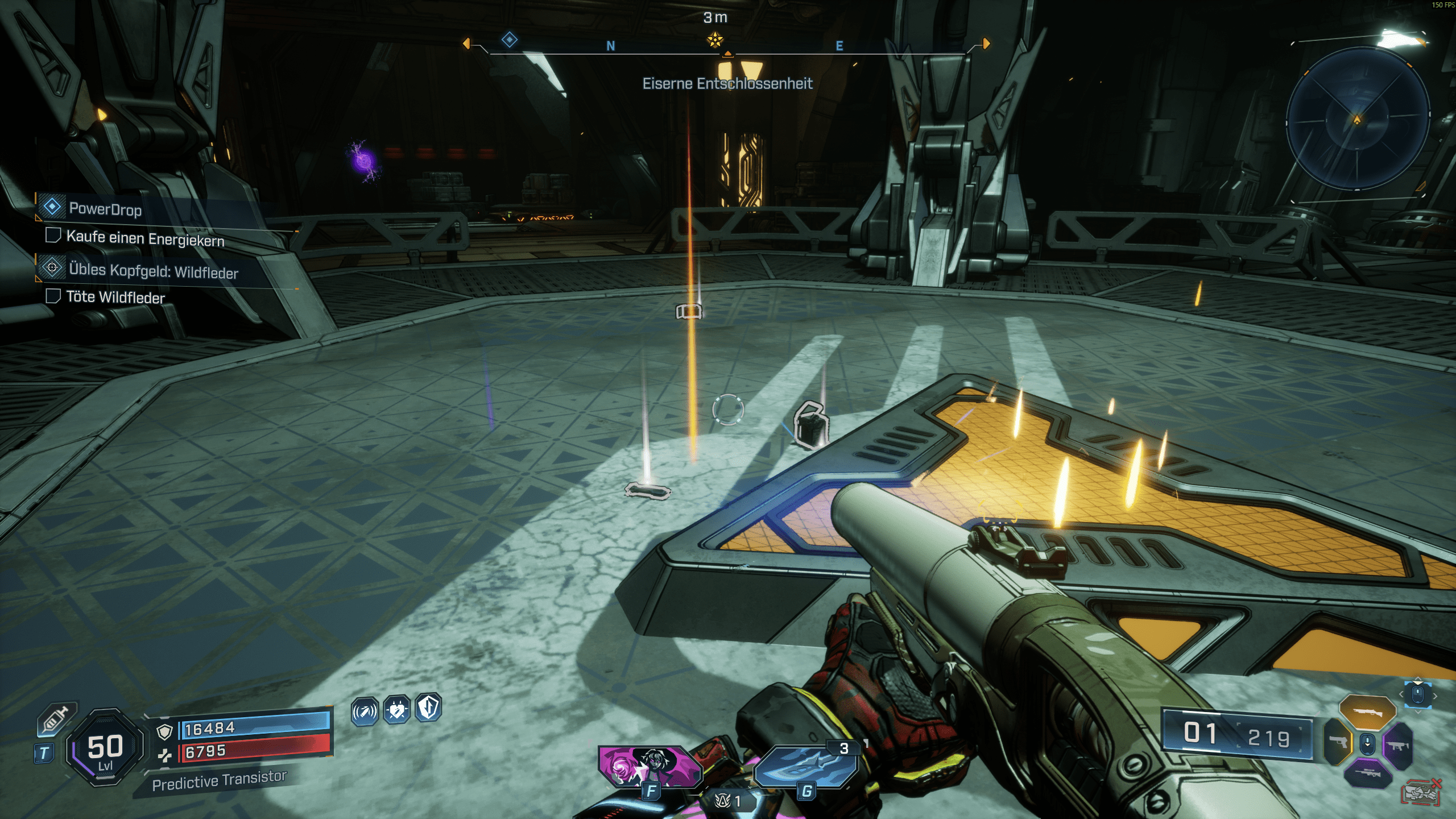Screen dimensions: 1456x819
Task: Inspect the bullet with sound waves buff icon
Action: (365, 711)
